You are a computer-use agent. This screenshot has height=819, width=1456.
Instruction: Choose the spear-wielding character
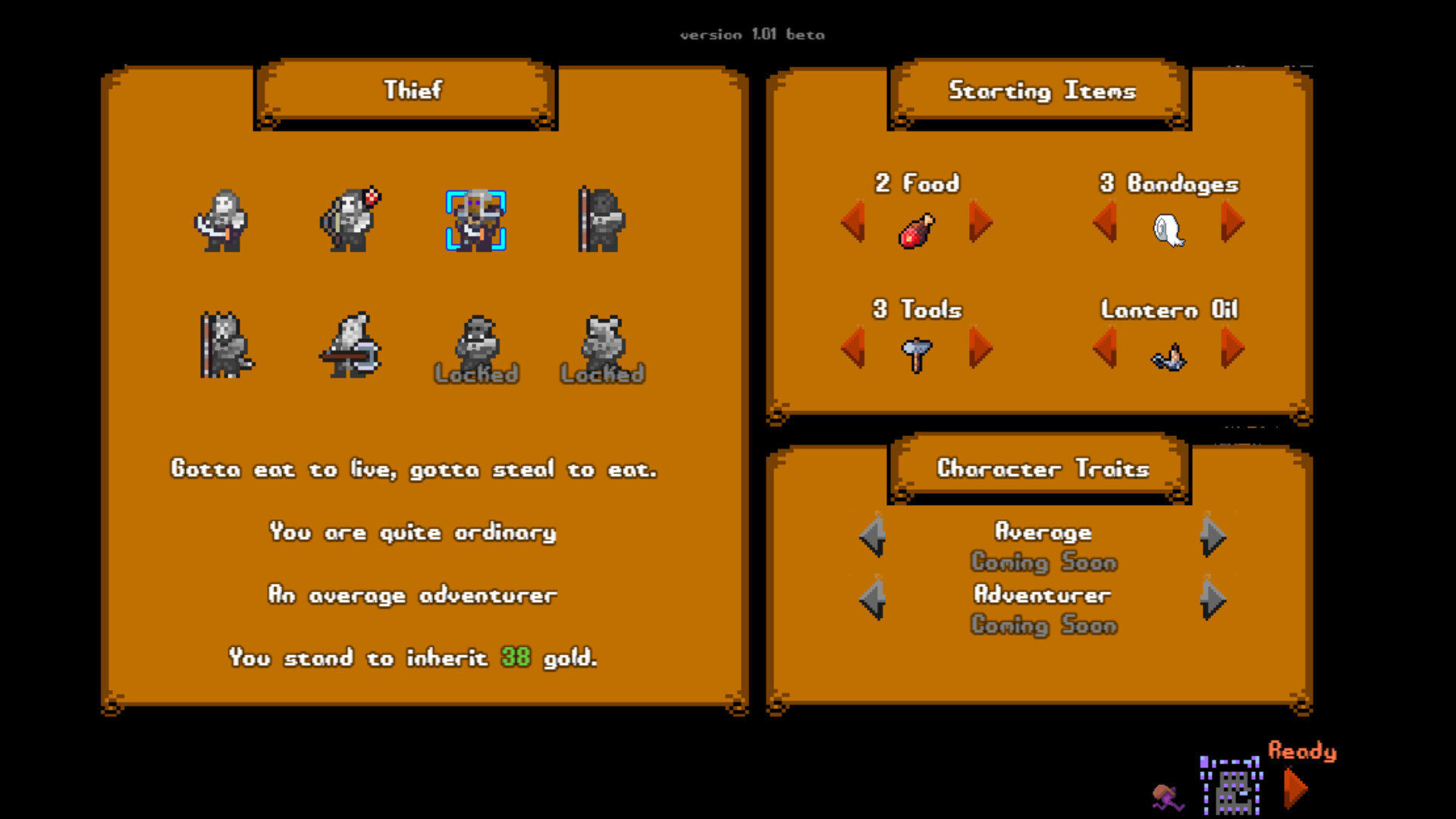tap(601, 220)
